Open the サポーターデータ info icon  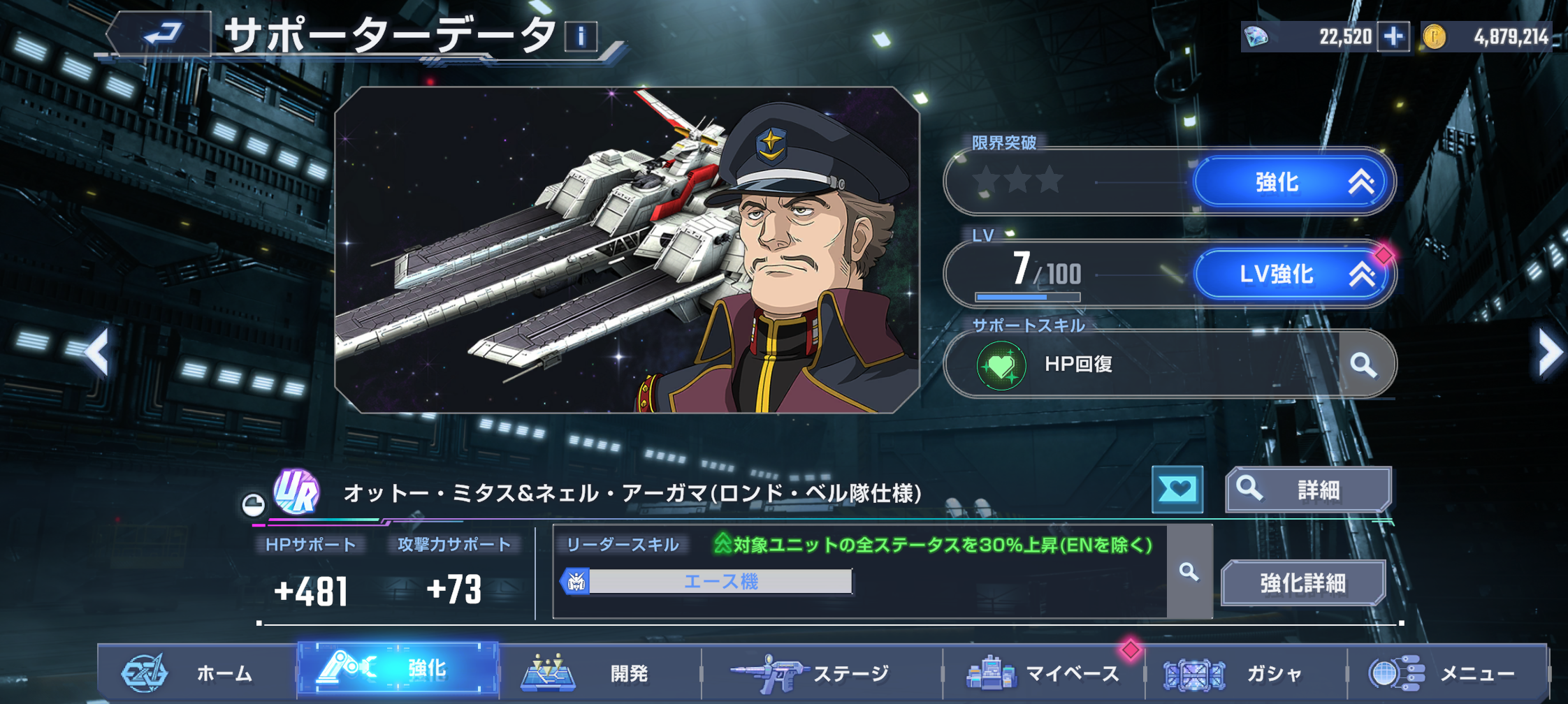pyautogui.click(x=581, y=36)
